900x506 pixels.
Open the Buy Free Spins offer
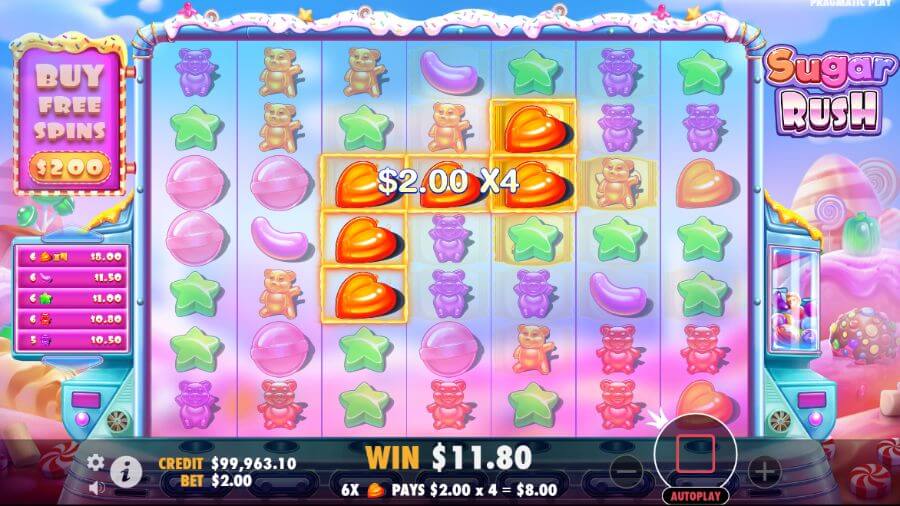(x=70, y=120)
